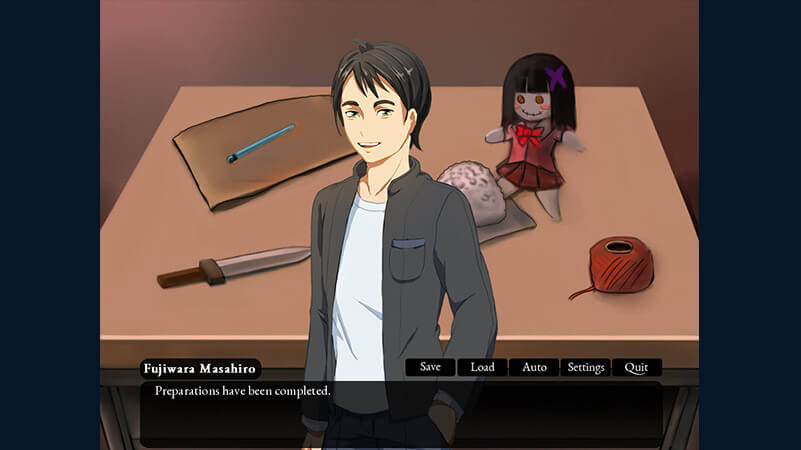Toggle Auto text advance
This screenshot has height=450, width=801.
click(534, 367)
